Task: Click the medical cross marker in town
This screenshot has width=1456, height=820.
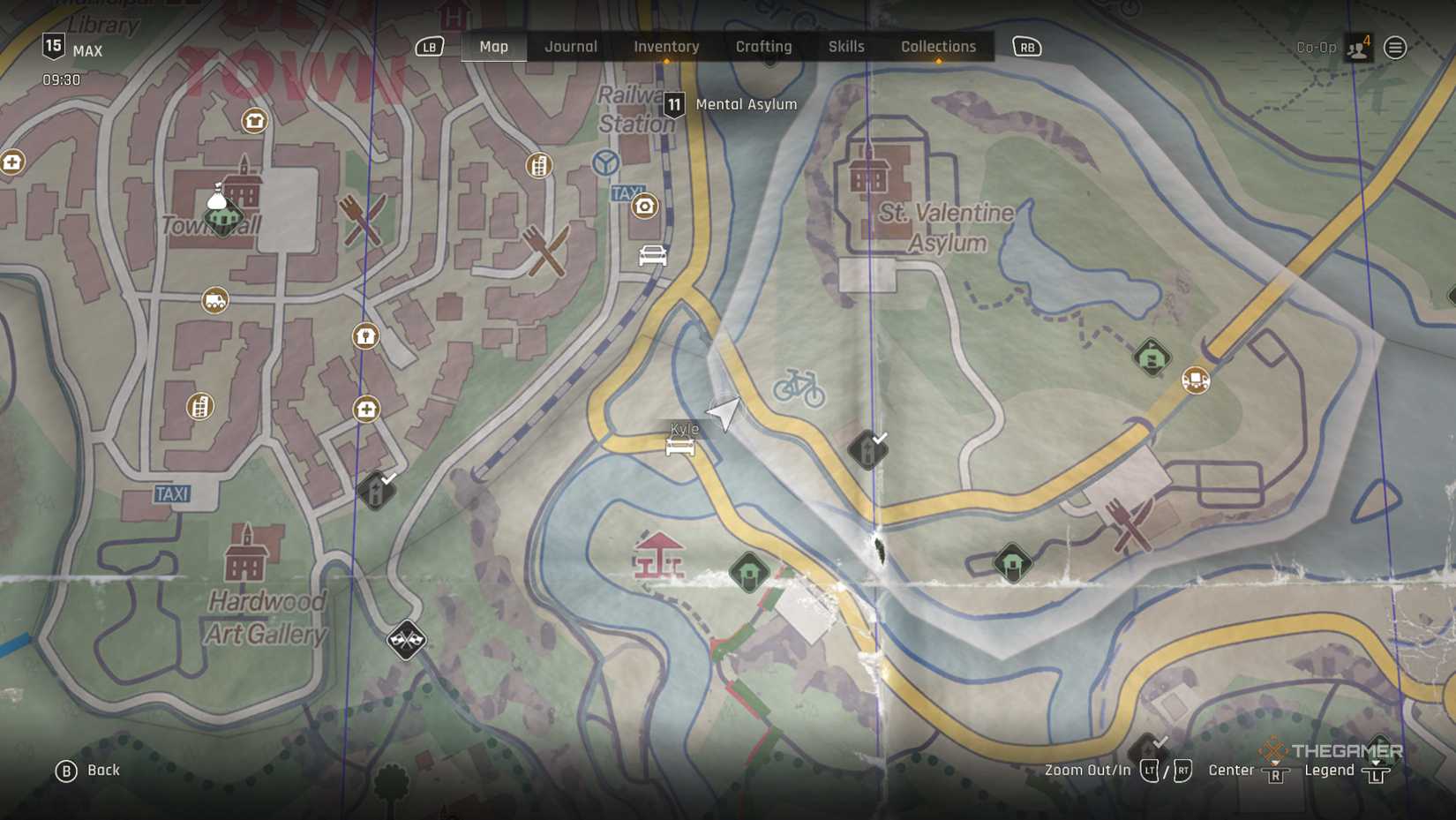Action: 366,409
